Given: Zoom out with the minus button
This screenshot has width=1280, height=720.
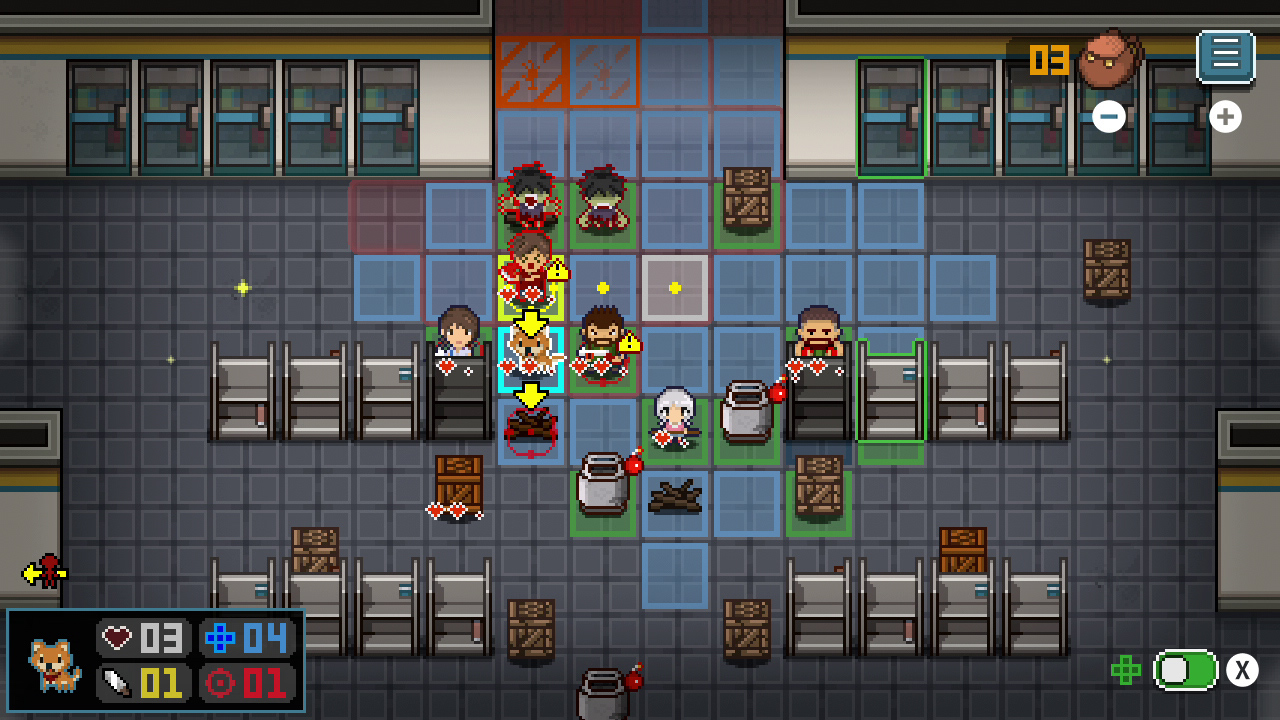Looking at the screenshot, I should (x=1107, y=116).
